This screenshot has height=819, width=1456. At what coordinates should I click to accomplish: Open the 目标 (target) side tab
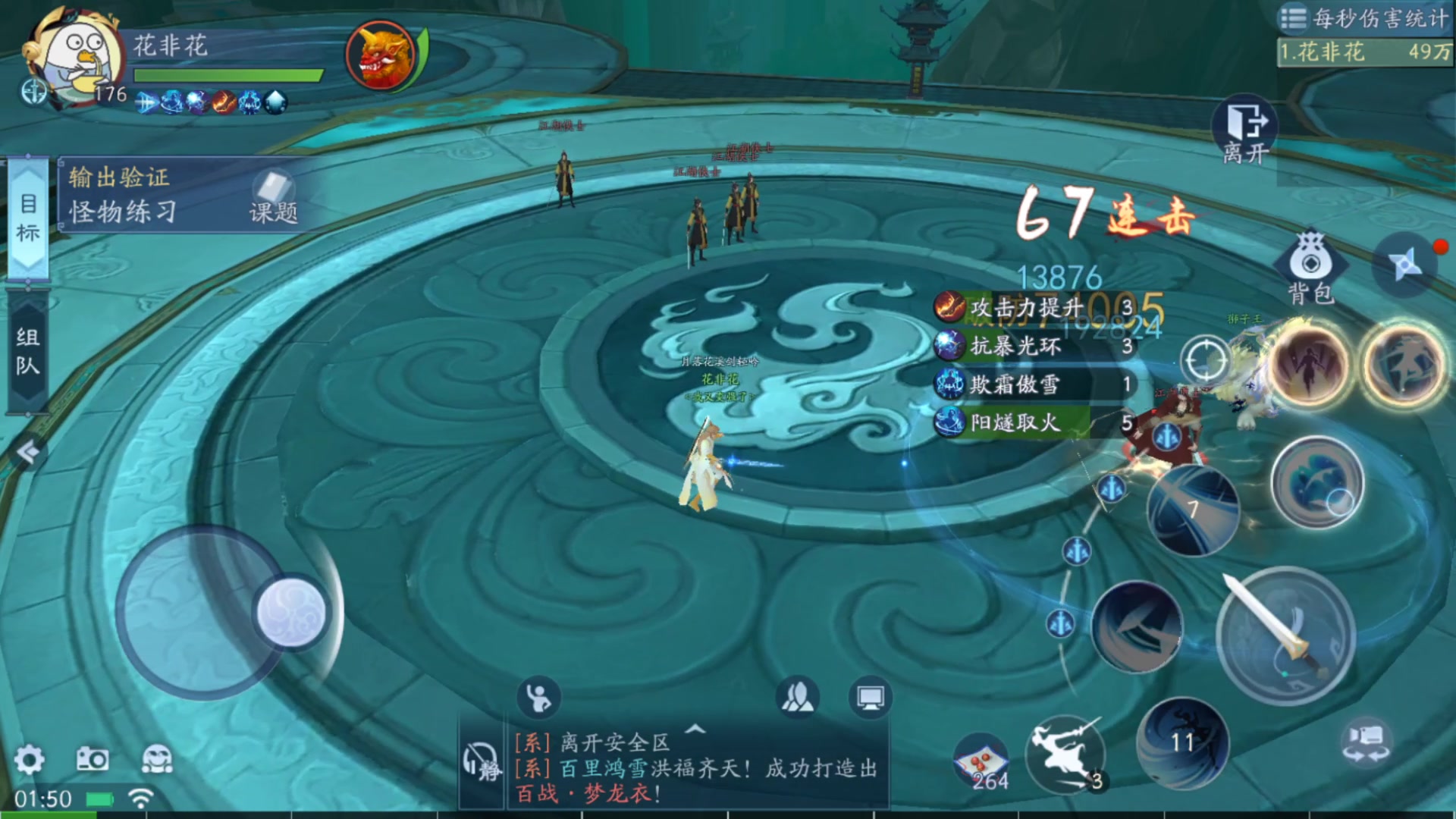tap(28, 218)
